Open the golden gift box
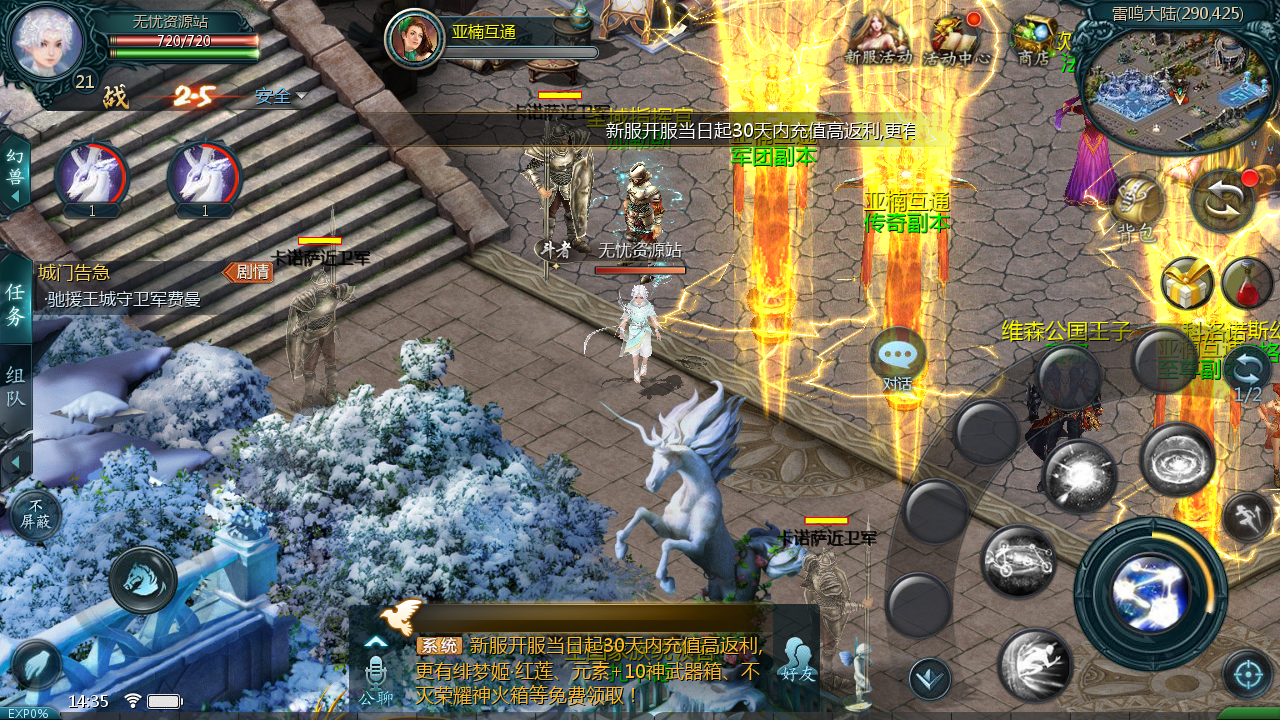Viewport: 1280px width, 720px height. pos(1187,284)
